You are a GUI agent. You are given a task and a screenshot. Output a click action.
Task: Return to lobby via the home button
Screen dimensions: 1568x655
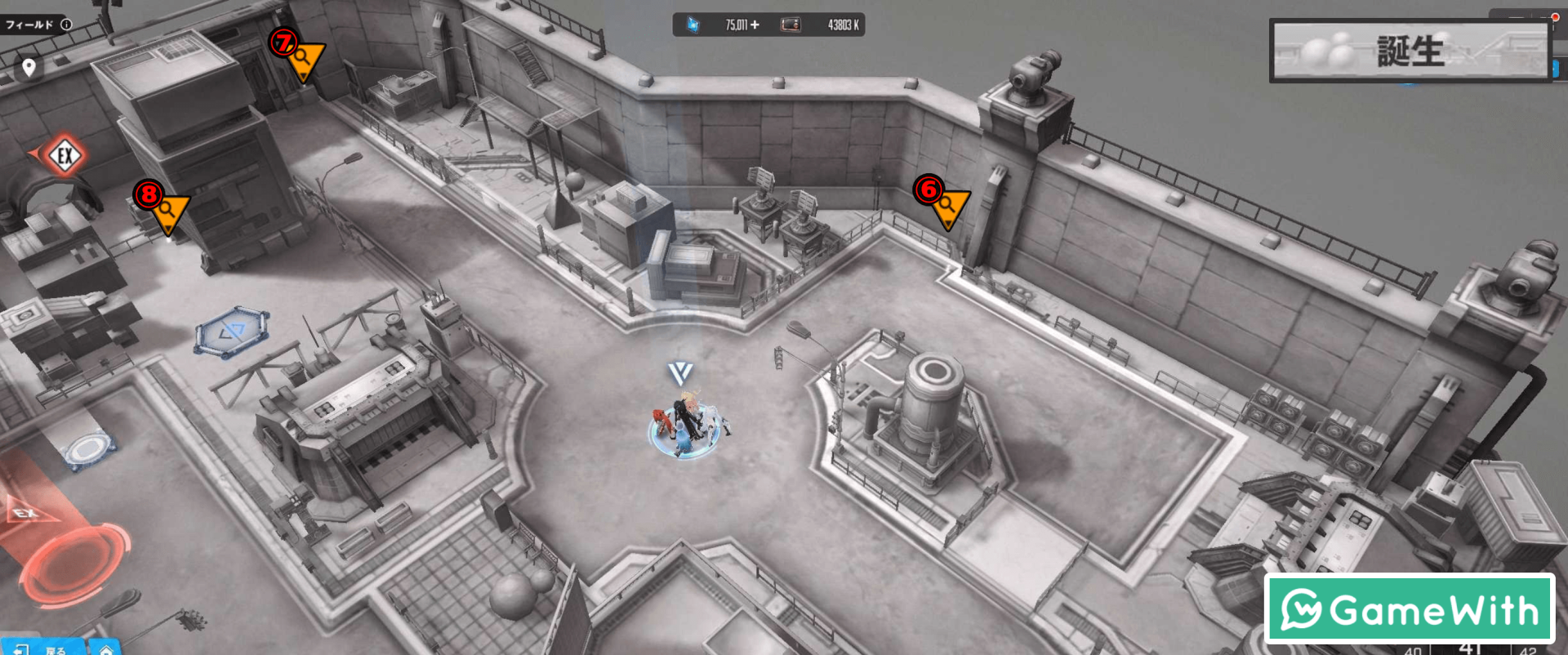(106, 649)
